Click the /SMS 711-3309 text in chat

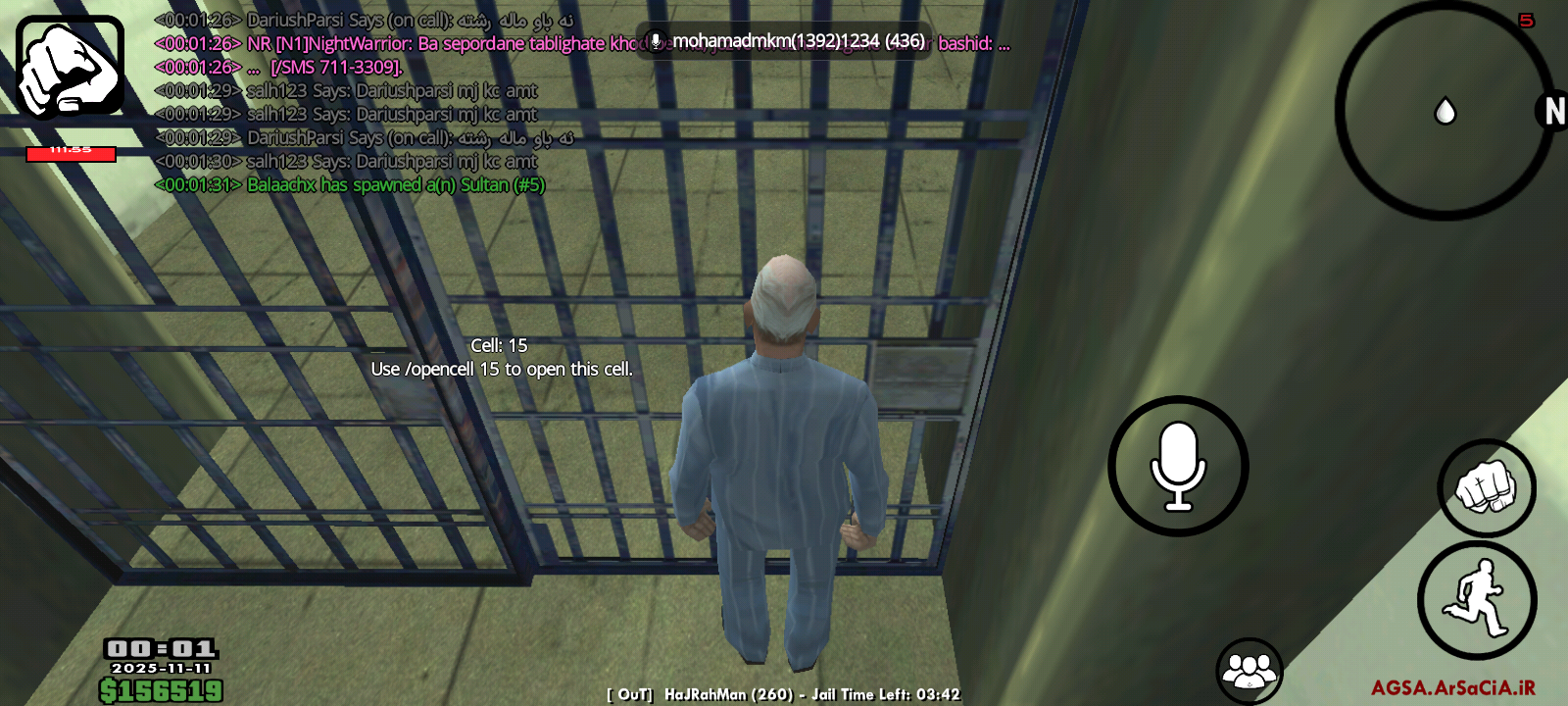(335, 67)
